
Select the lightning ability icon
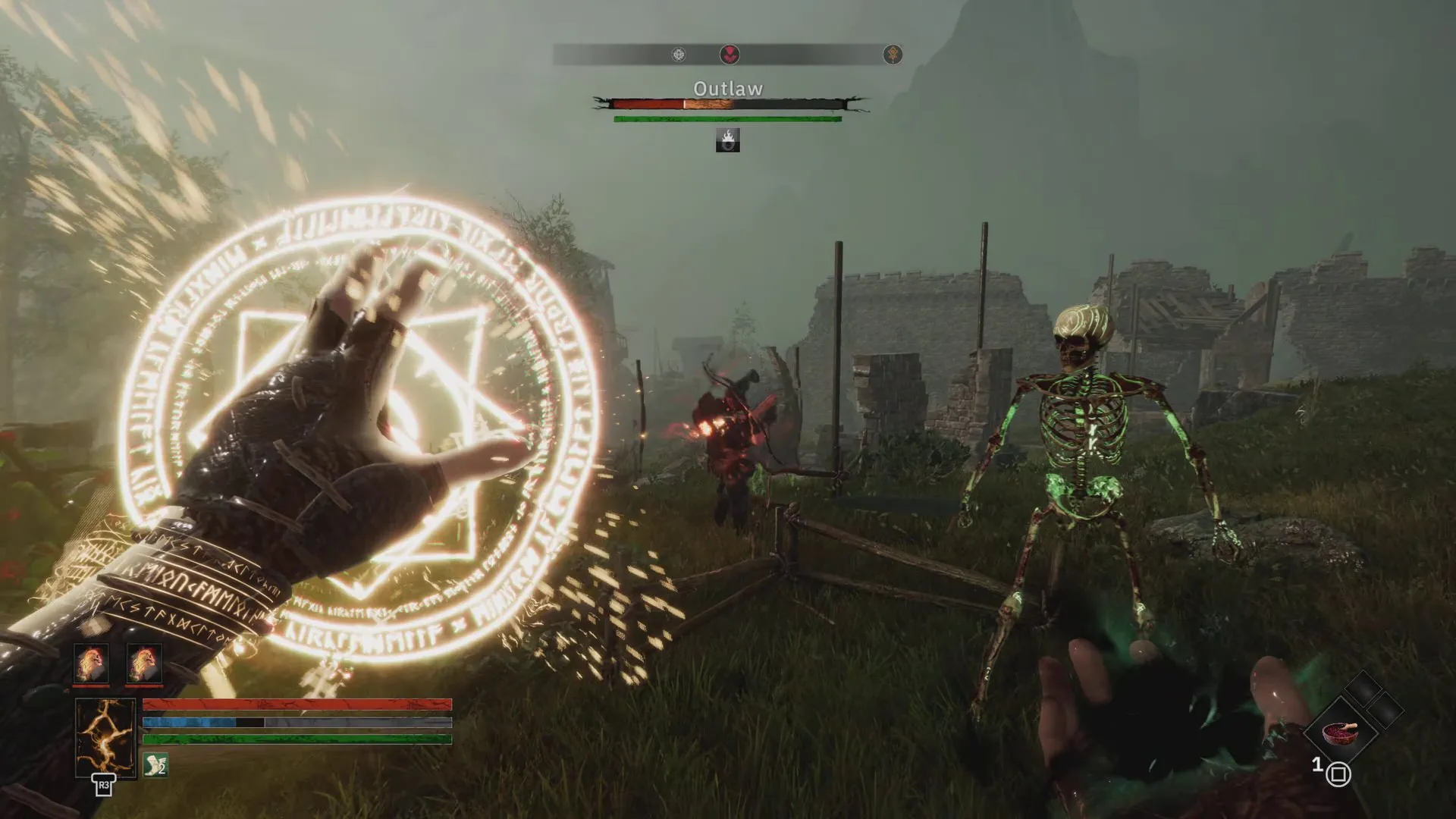105,737
